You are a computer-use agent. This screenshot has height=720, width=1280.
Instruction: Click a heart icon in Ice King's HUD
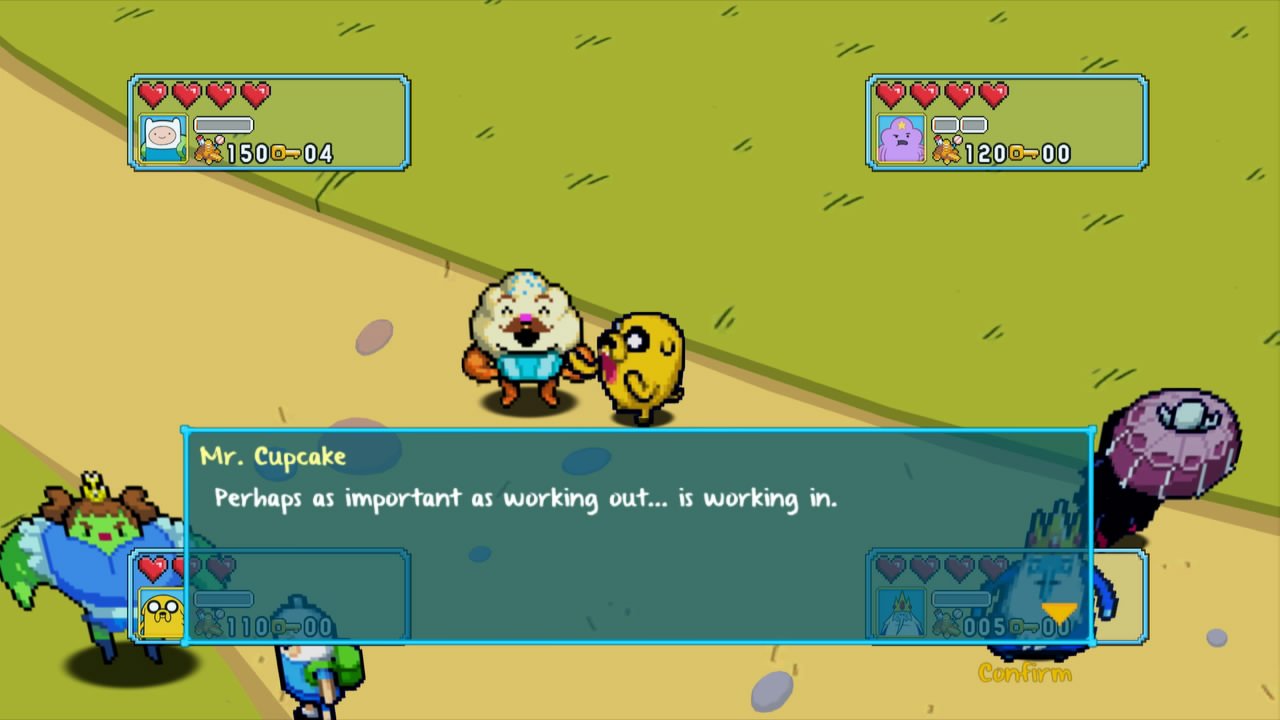click(890, 570)
